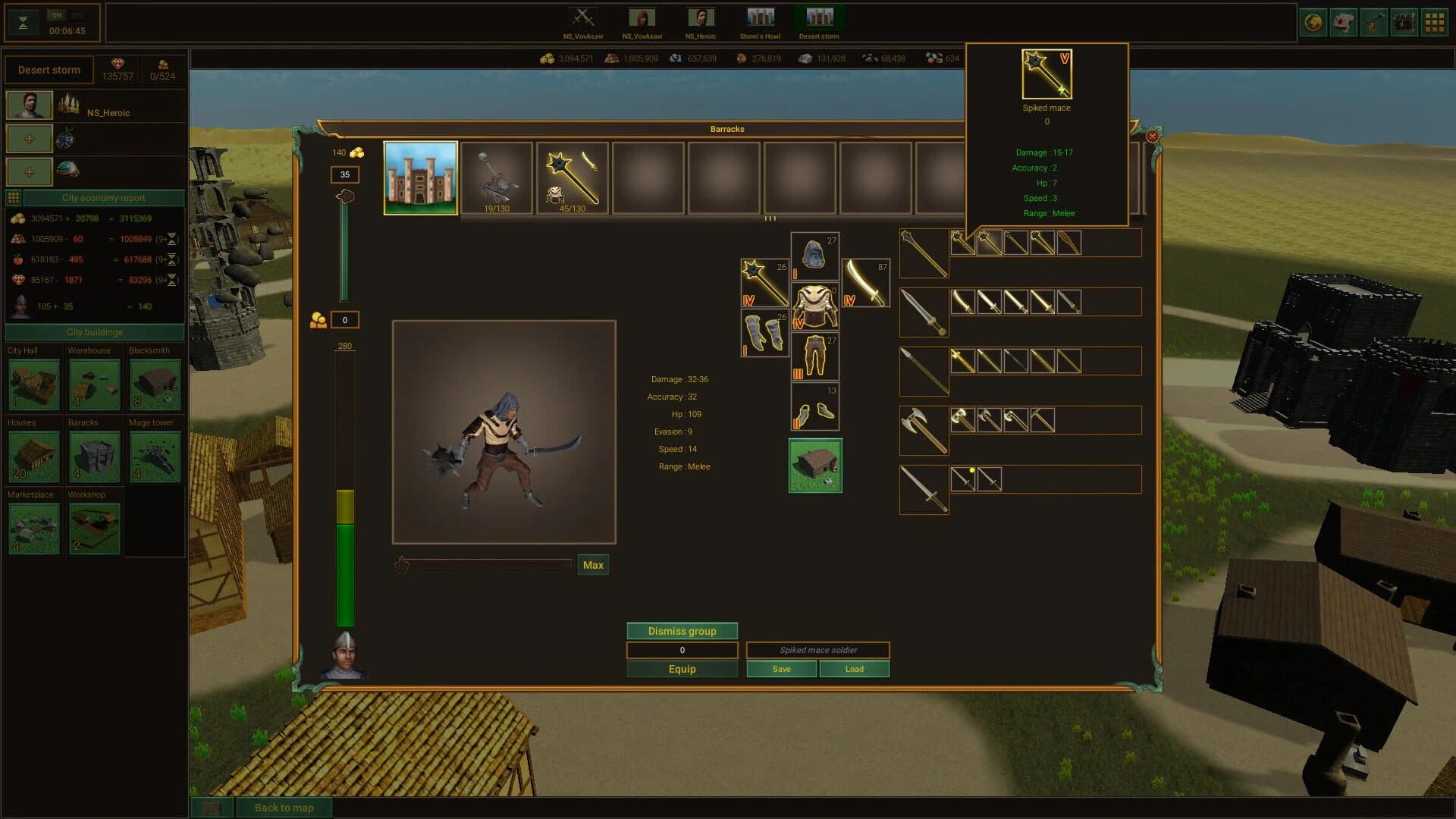Expand the City buildings panel

pyautogui.click(x=94, y=332)
